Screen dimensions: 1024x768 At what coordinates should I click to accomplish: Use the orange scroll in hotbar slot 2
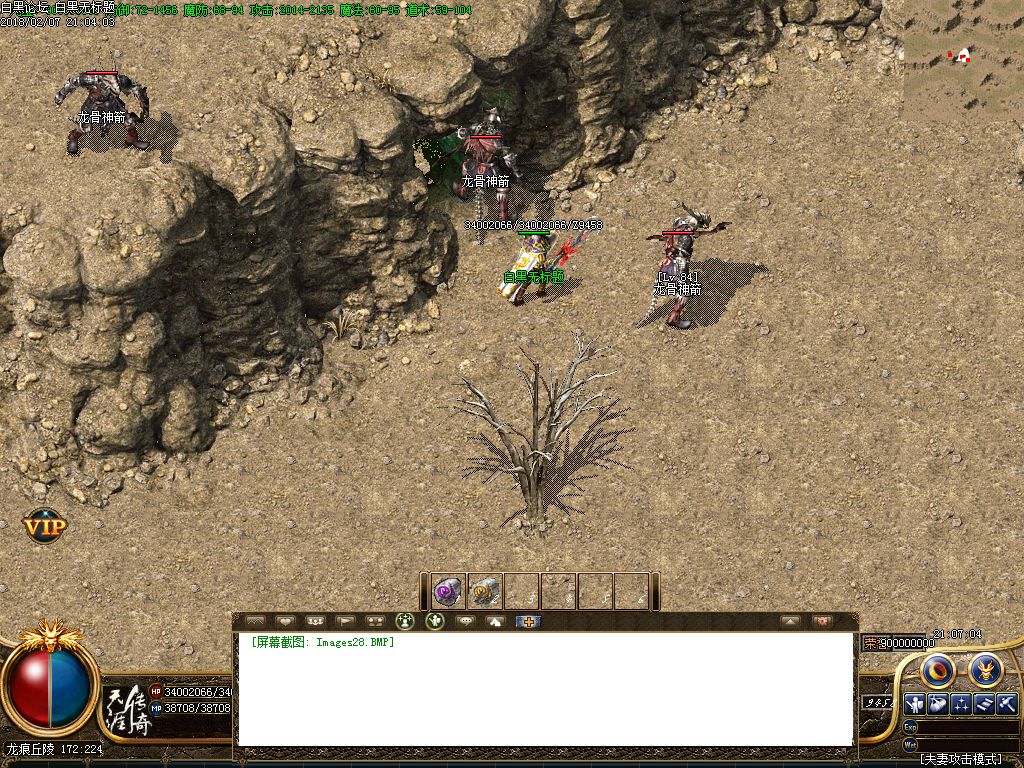coord(485,591)
